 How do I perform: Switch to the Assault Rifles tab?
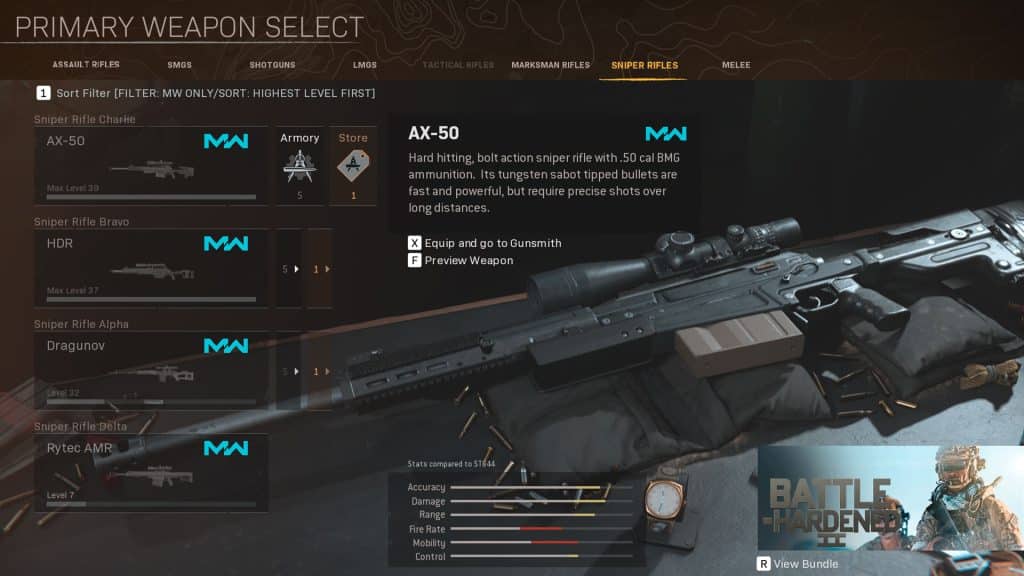pos(86,65)
